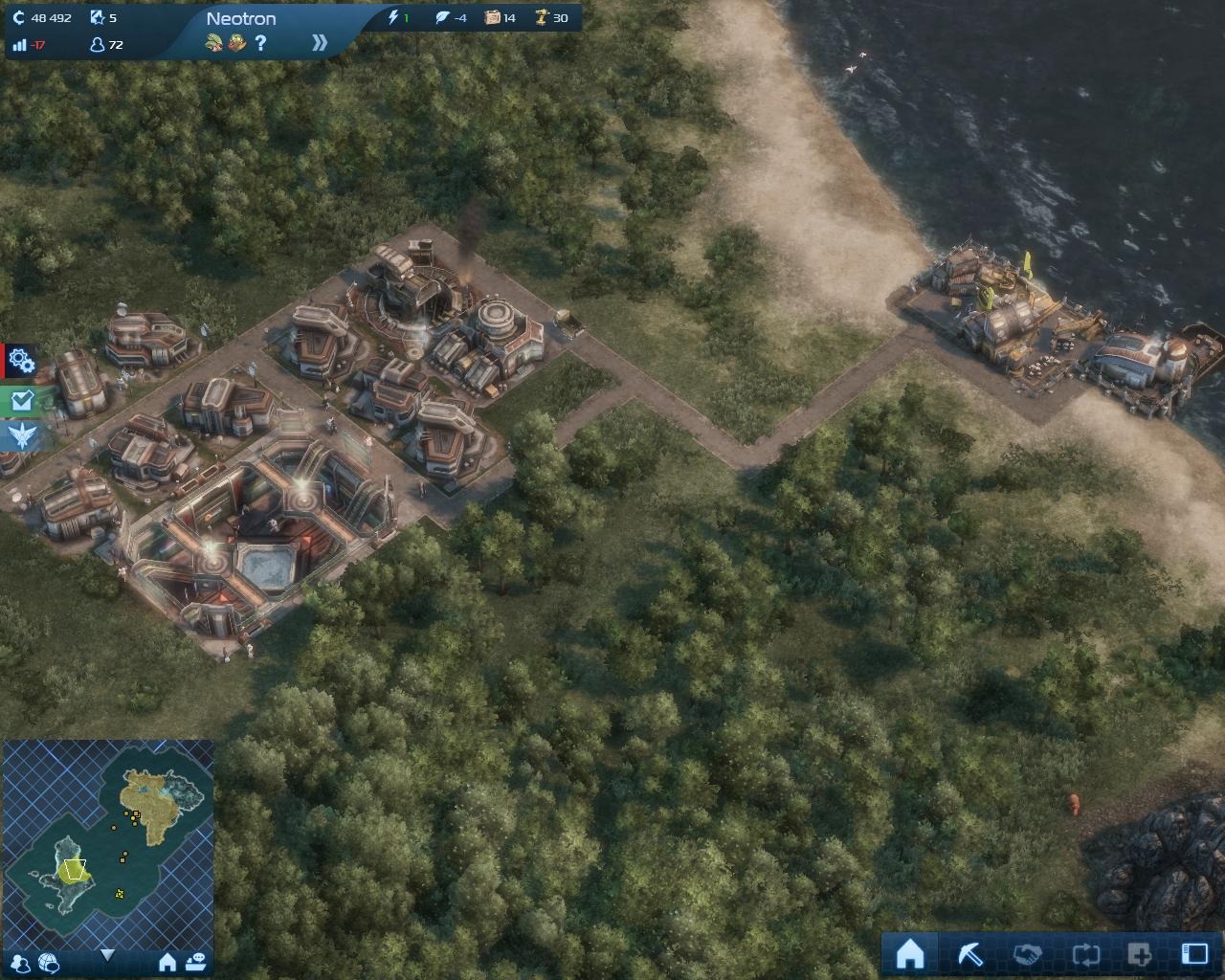Open the build menu house icon

[x=909, y=954]
